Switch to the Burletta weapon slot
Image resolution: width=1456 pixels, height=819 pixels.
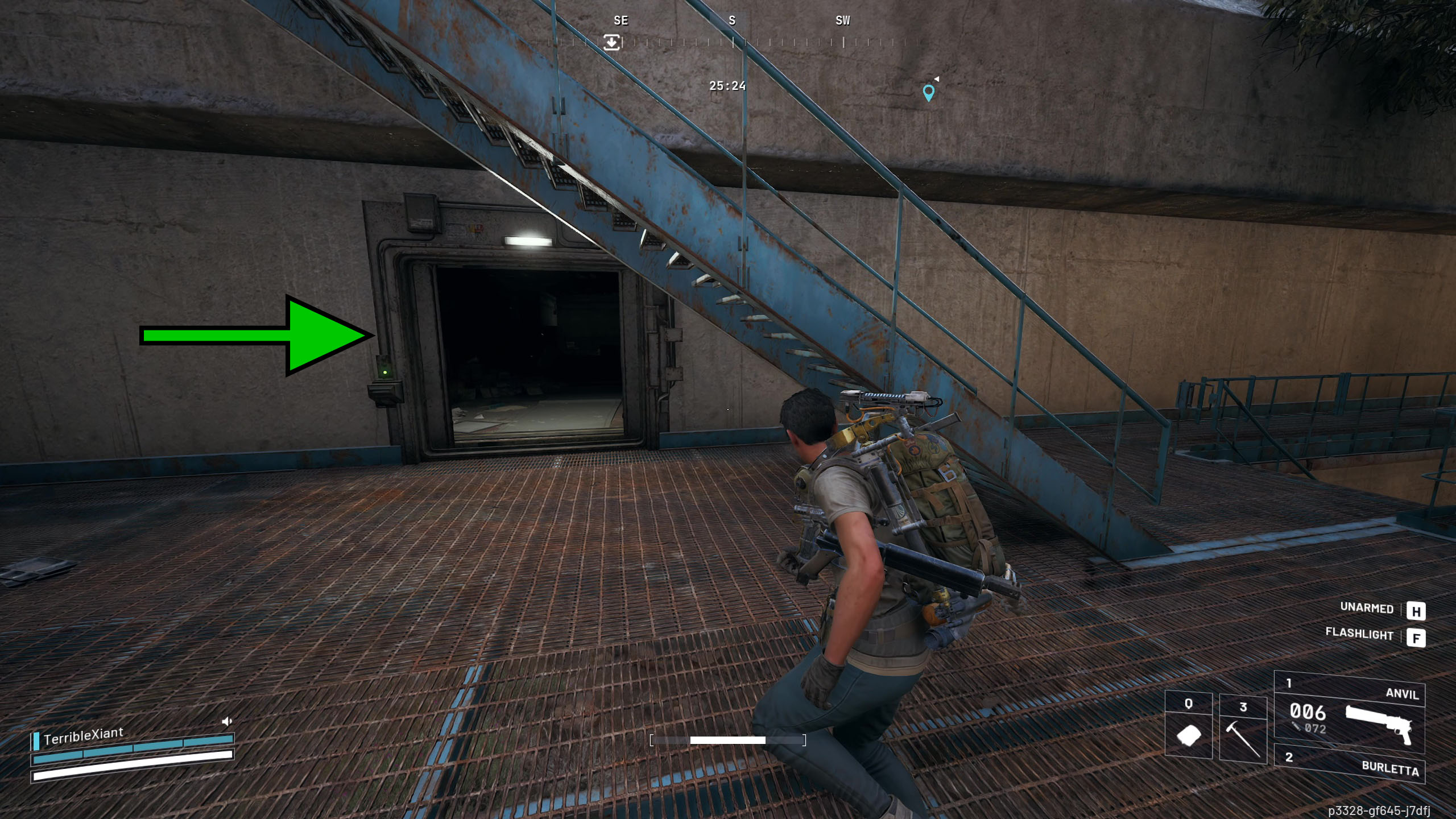(1349, 763)
